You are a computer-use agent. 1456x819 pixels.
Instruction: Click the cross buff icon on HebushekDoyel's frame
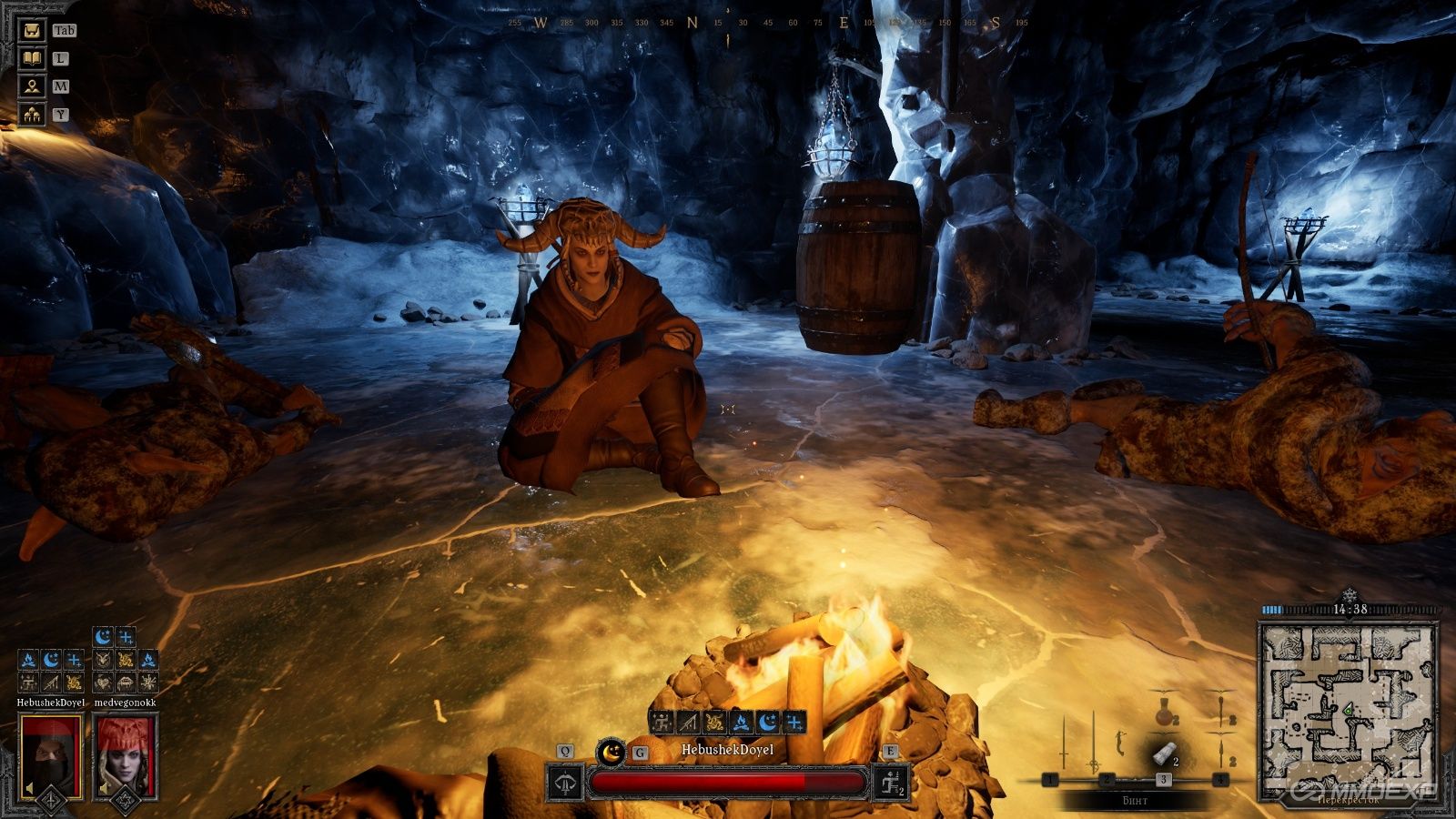point(75,661)
